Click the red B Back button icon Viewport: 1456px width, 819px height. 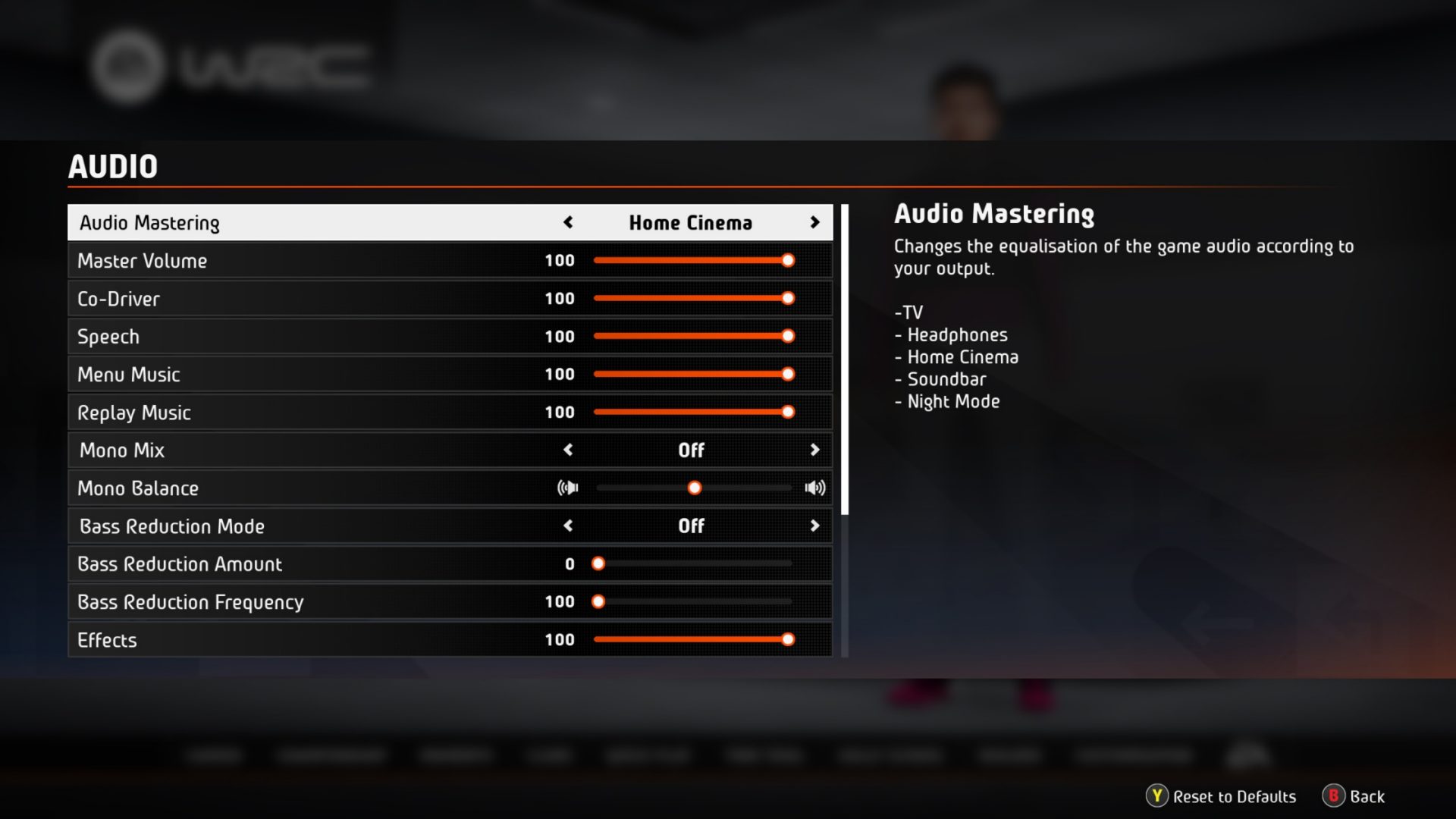point(1334,797)
